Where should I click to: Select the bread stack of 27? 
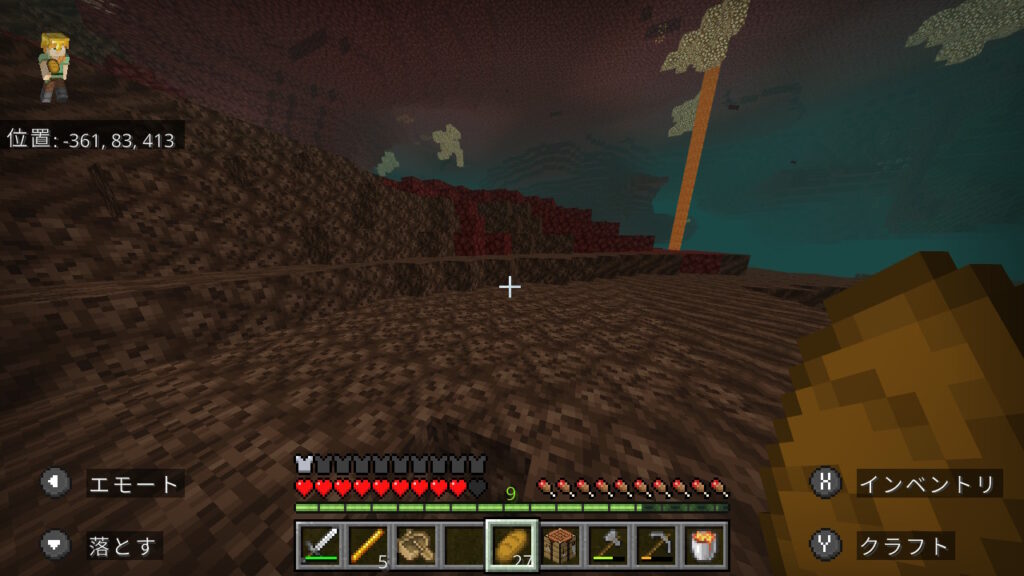point(511,546)
